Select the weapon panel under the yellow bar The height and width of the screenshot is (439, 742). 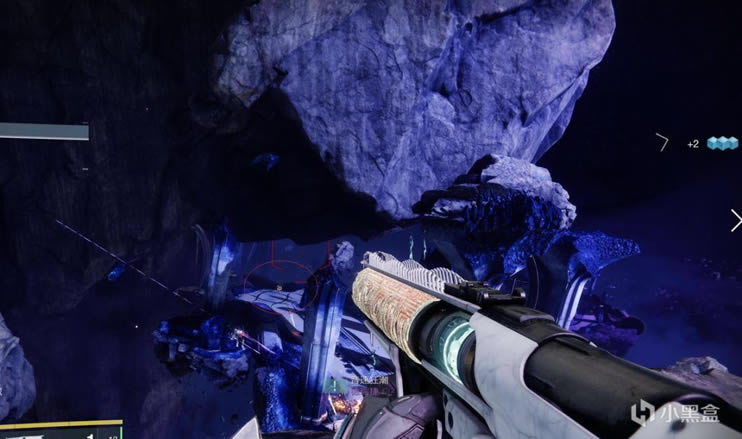point(60,433)
